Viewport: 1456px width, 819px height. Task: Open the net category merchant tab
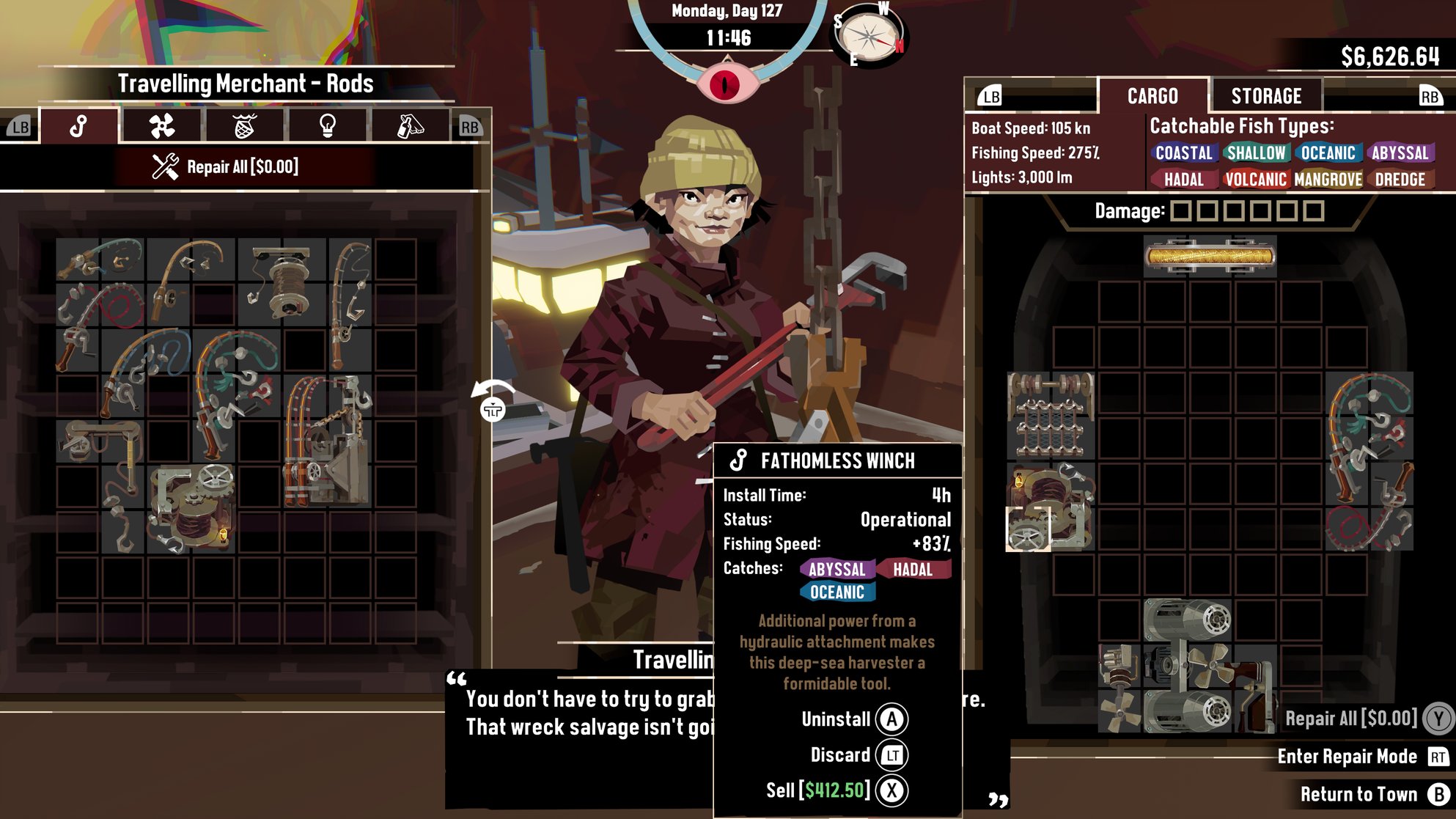245,126
